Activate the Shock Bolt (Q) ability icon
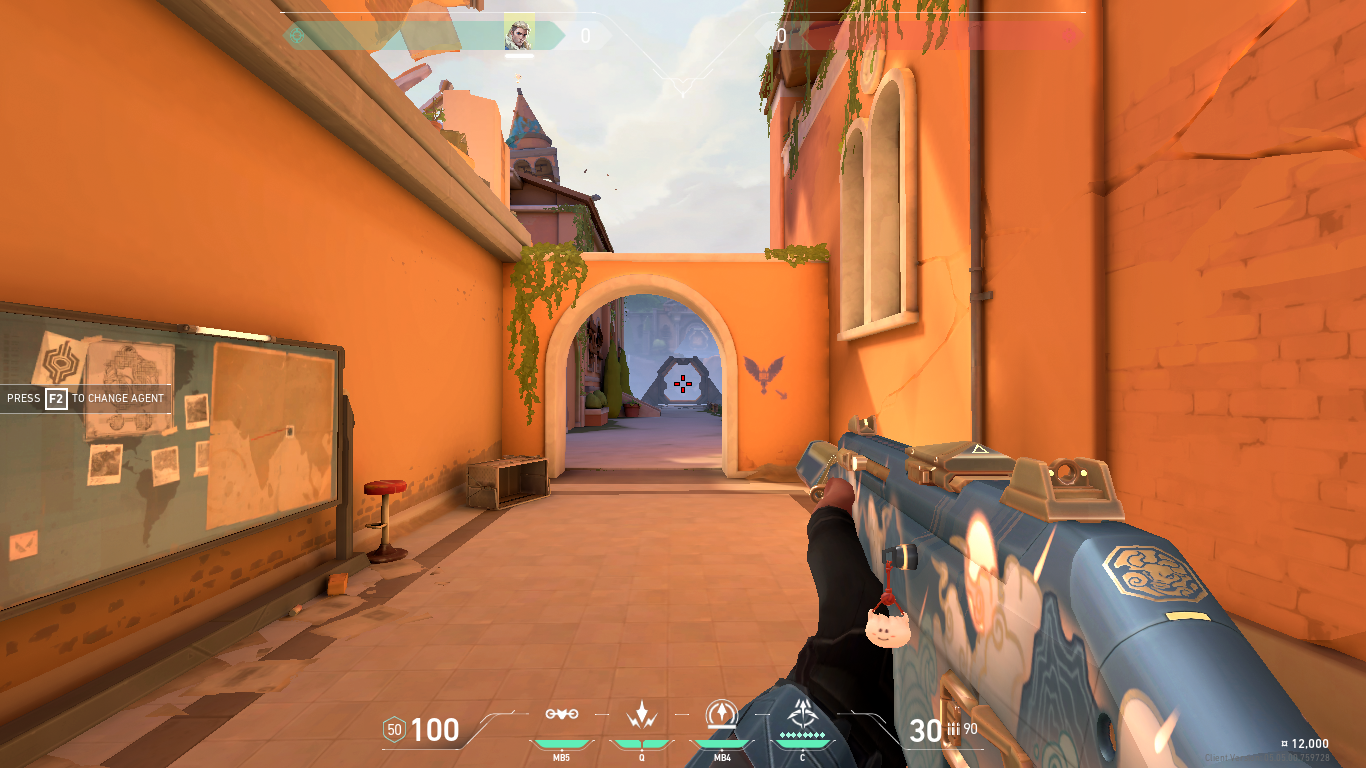The height and width of the screenshot is (768, 1366). [641, 712]
